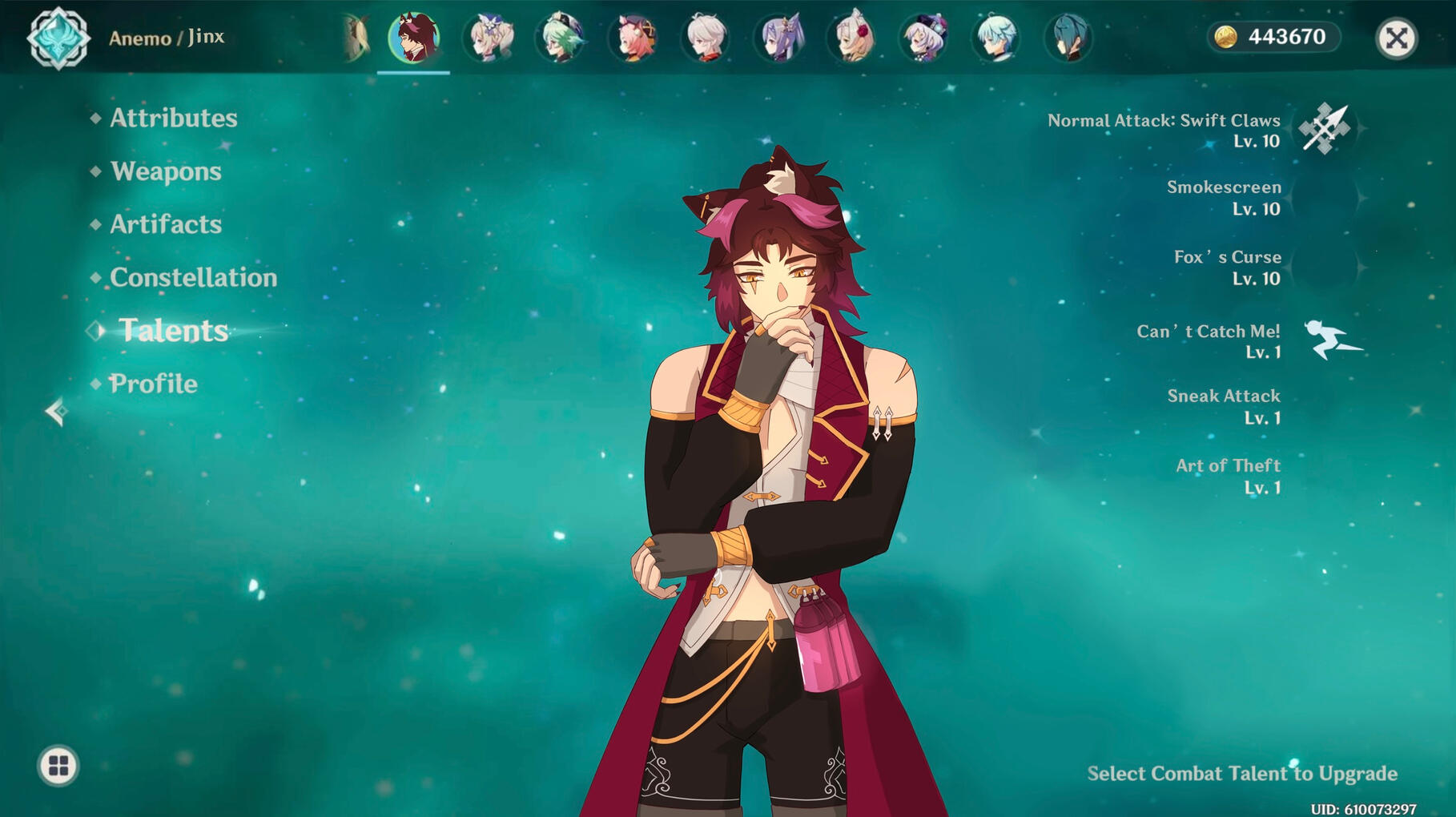
Task: Click the left arrow to collapse the menu
Action: click(56, 412)
